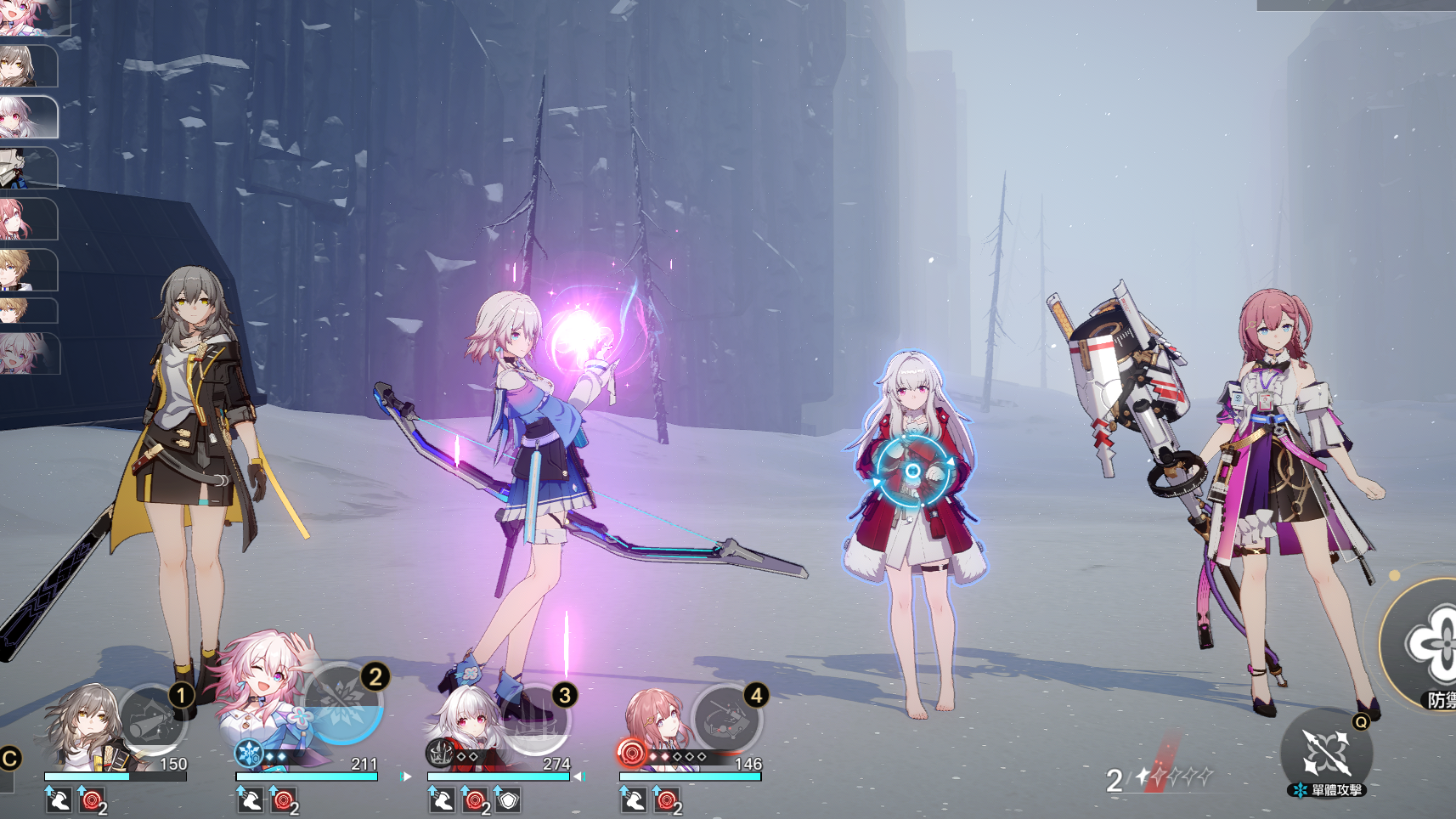The image size is (1456, 819).
Task: Trigger Asta's ultimate numbered 4
Action: 726,720
